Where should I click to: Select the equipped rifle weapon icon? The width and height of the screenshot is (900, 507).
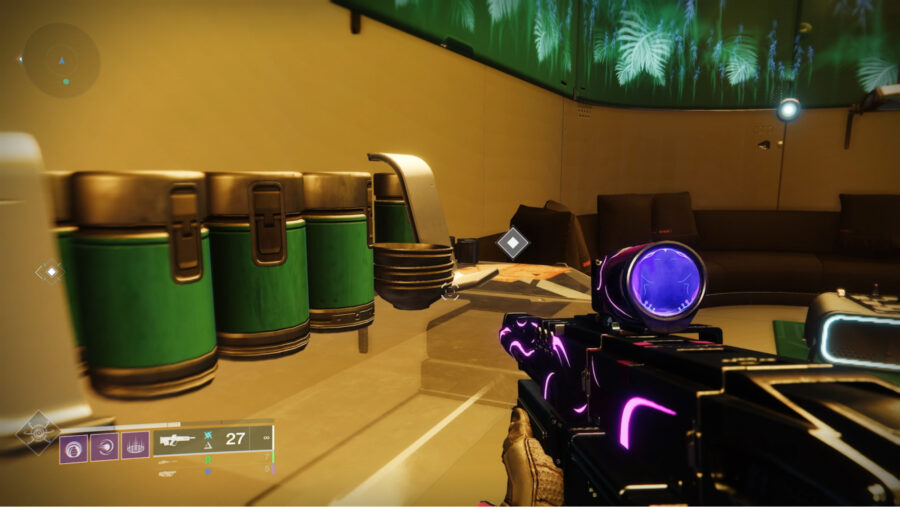click(x=176, y=439)
